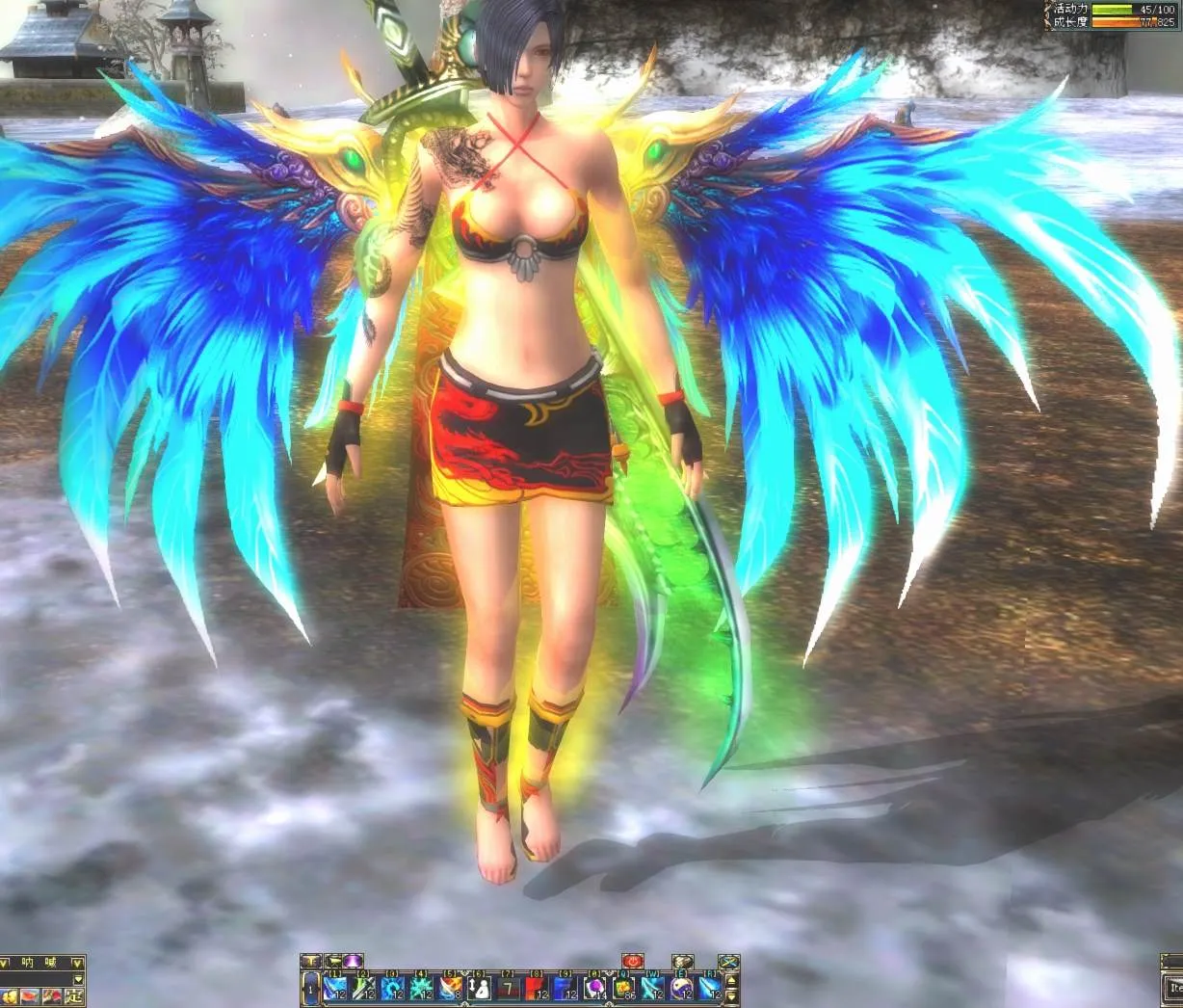Use the green item in slot Q

(x=622, y=989)
